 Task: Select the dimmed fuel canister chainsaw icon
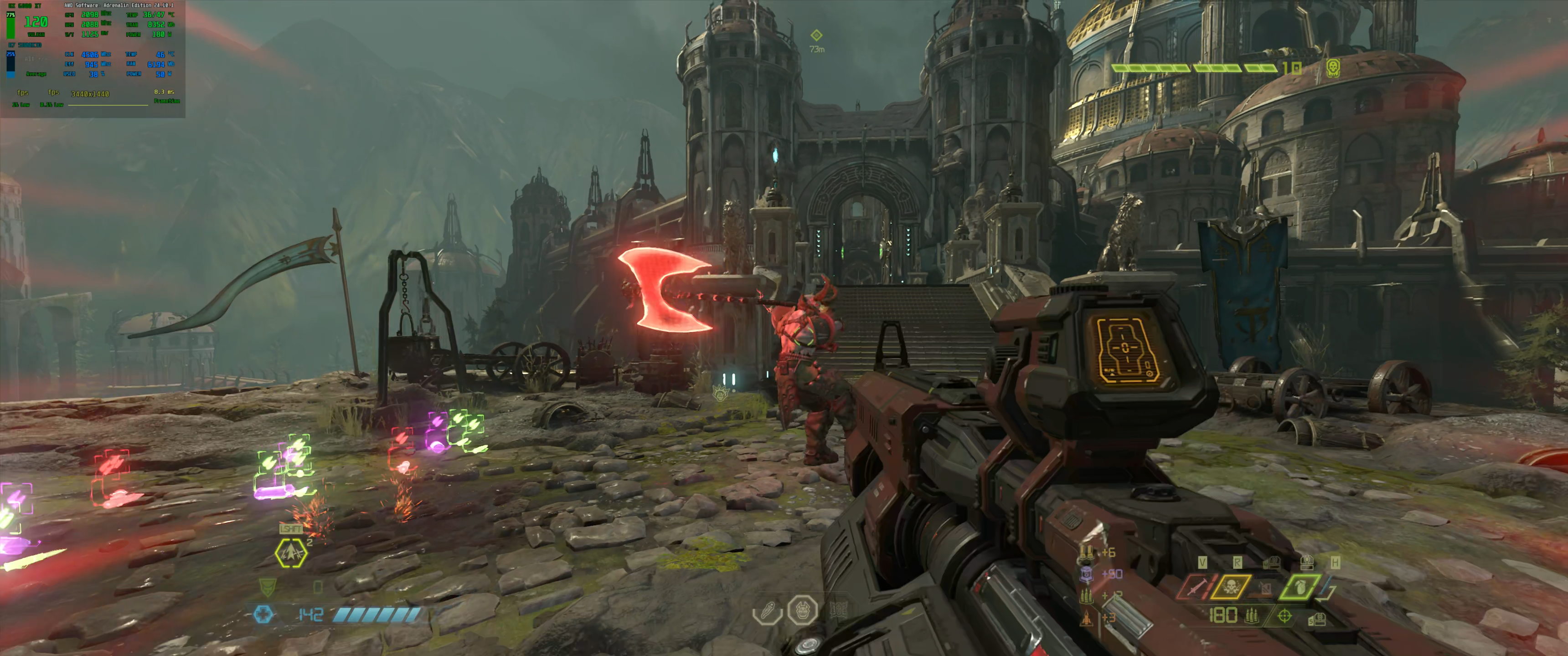click(x=1265, y=588)
